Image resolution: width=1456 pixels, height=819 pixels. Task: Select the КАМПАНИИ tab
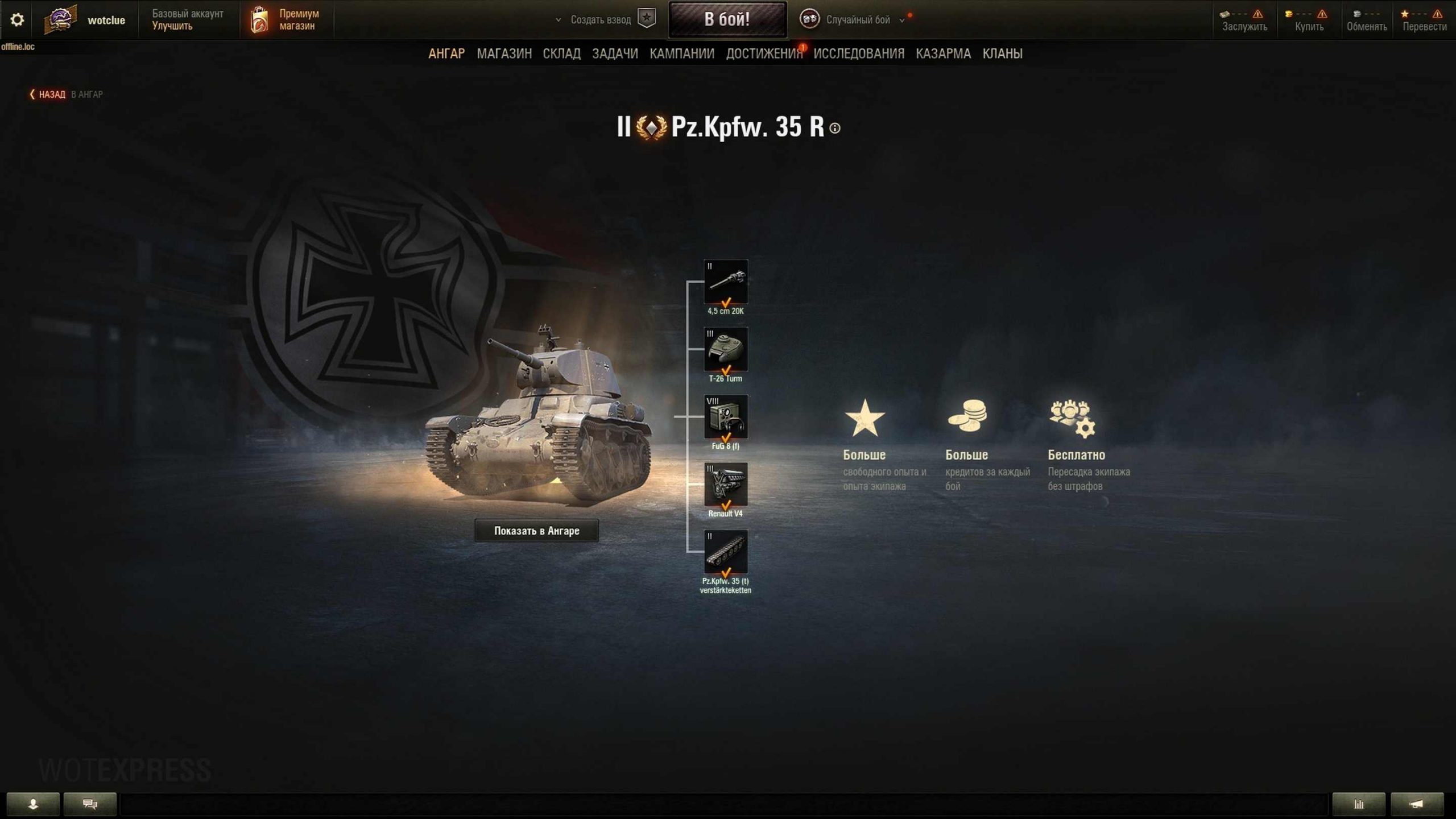pyautogui.click(x=682, y=53)
